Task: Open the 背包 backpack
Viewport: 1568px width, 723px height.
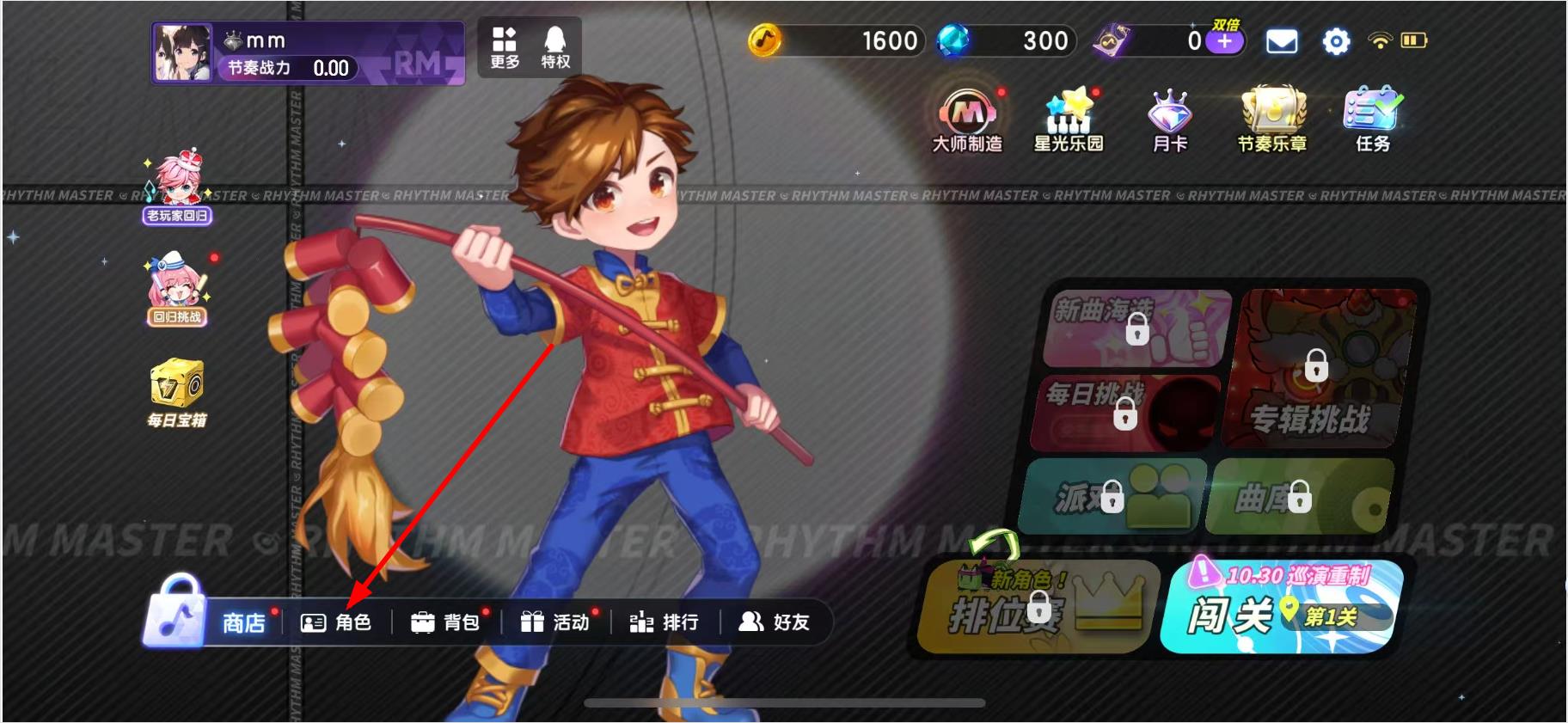Action: coord(445,622)
